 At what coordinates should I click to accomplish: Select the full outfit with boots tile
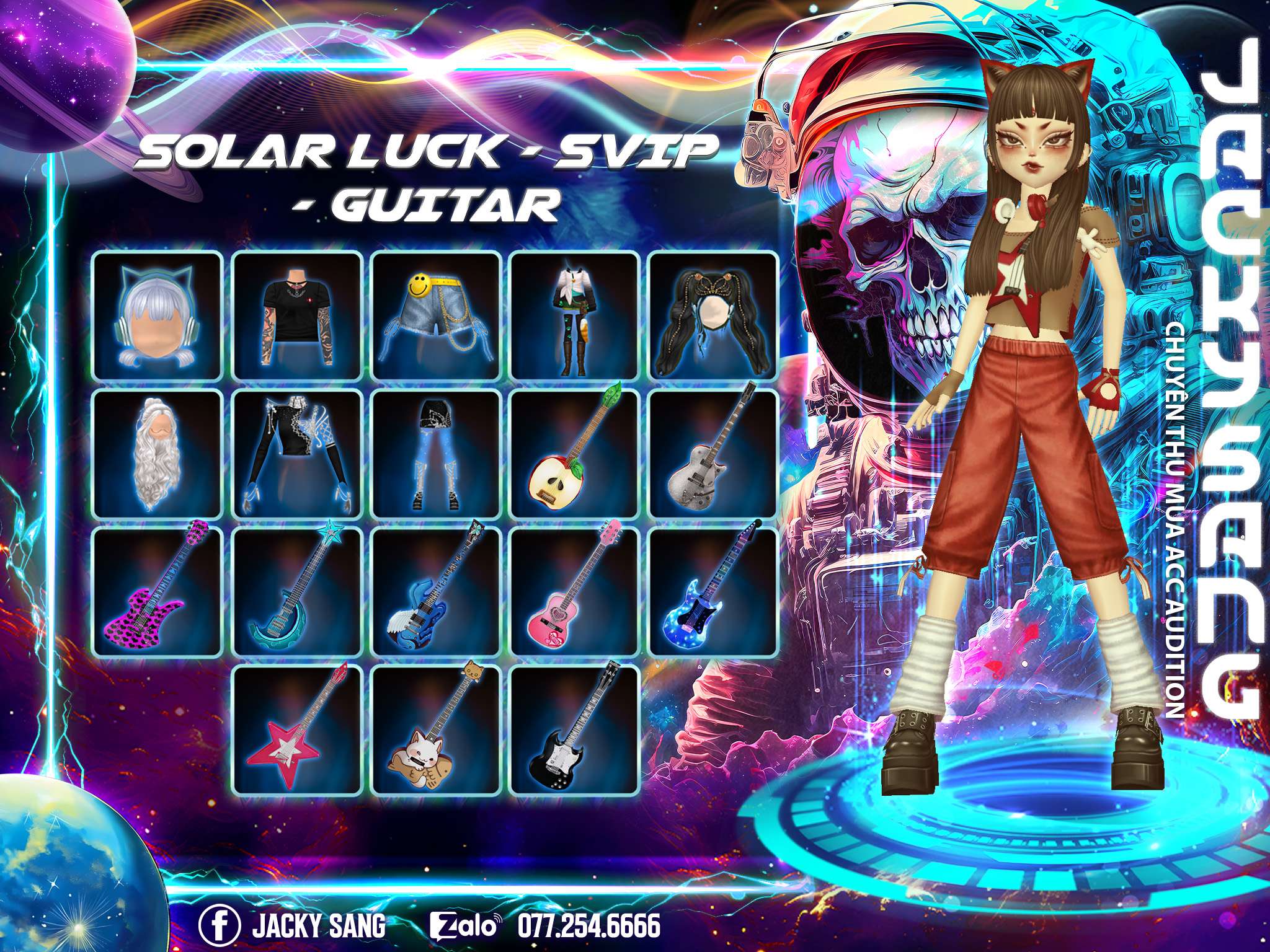pos(575,315)
